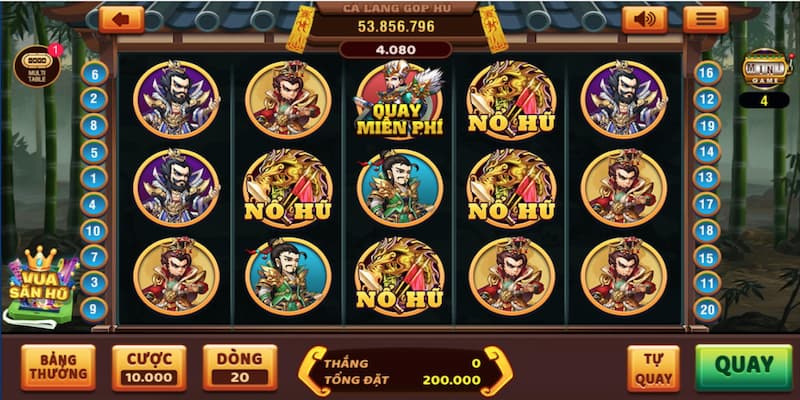Highlight payline number 9 marker
This screenshot has height=400, width=800.
[x=95, y=309]
